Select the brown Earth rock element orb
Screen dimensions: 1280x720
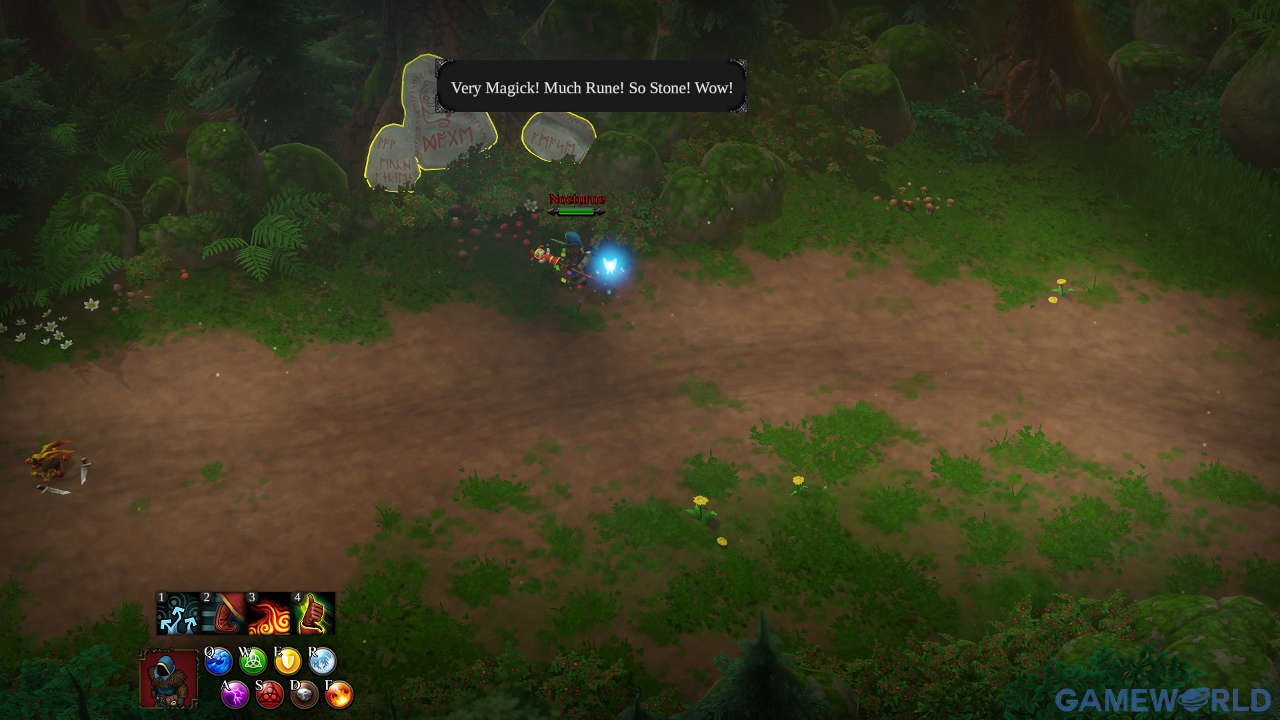pos(304,694)
